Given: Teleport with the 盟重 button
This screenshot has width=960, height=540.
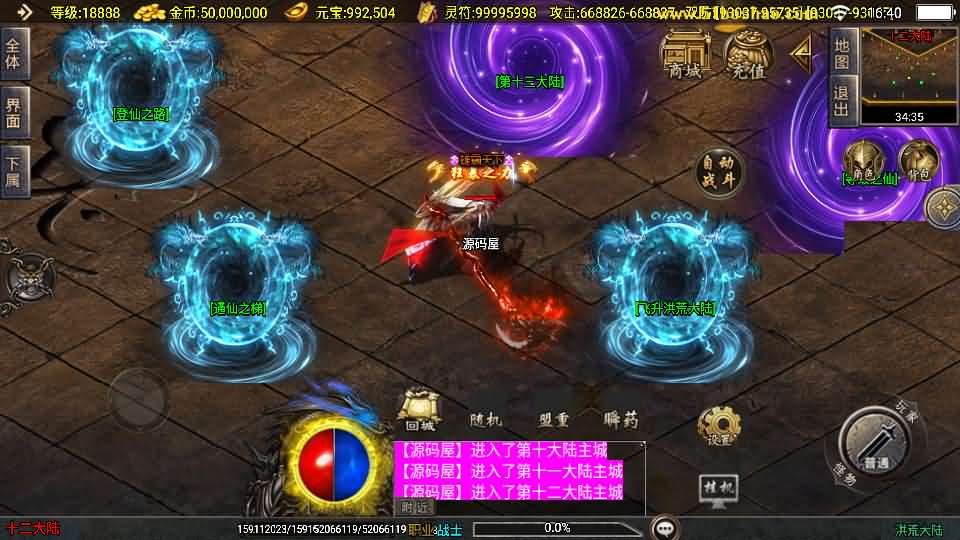Looking at the screenshot, I should (553, 420).
